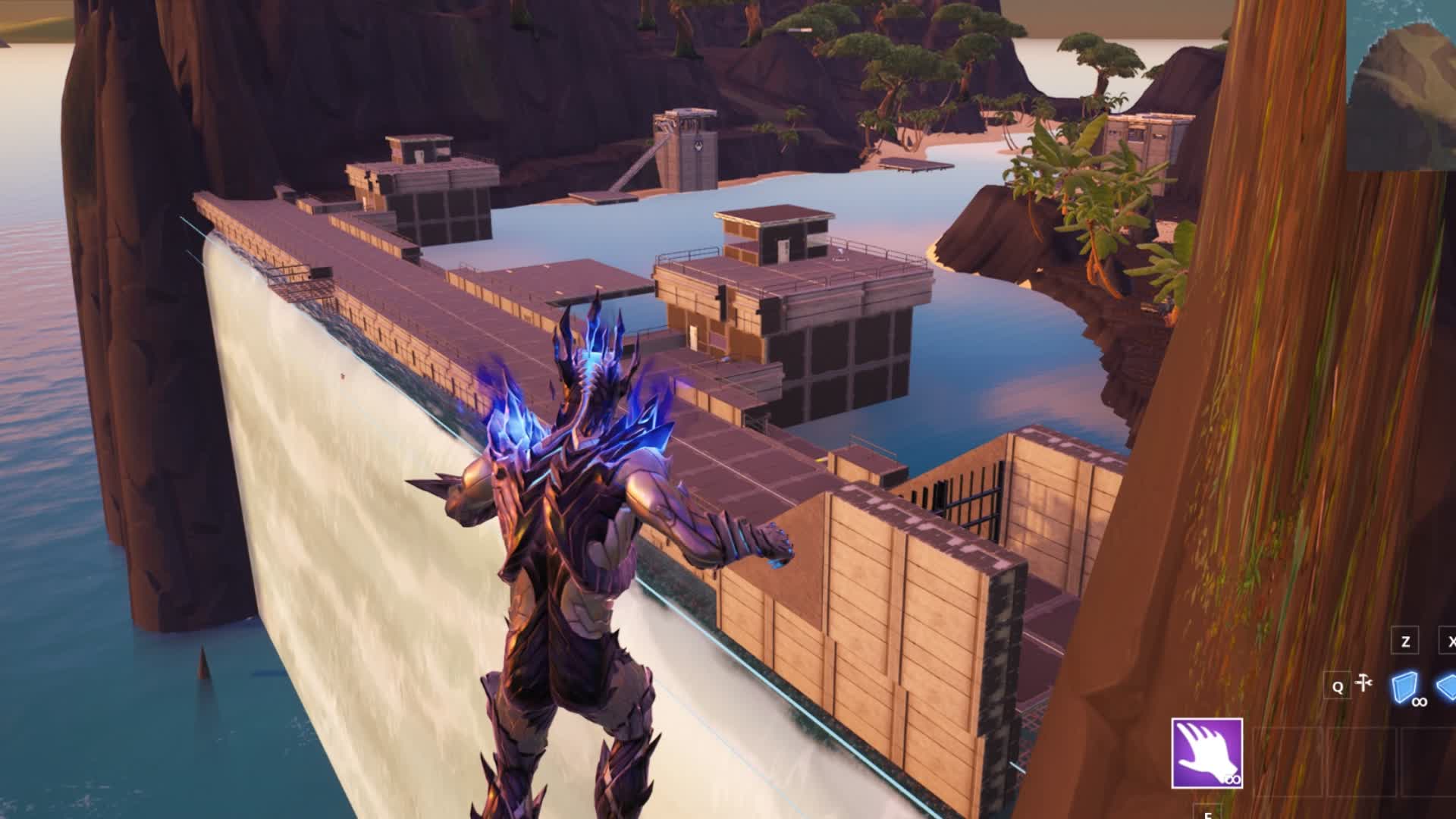Select the Q equipment slot
Screen dimensions: 1456x819
(x=1338, y=686)
